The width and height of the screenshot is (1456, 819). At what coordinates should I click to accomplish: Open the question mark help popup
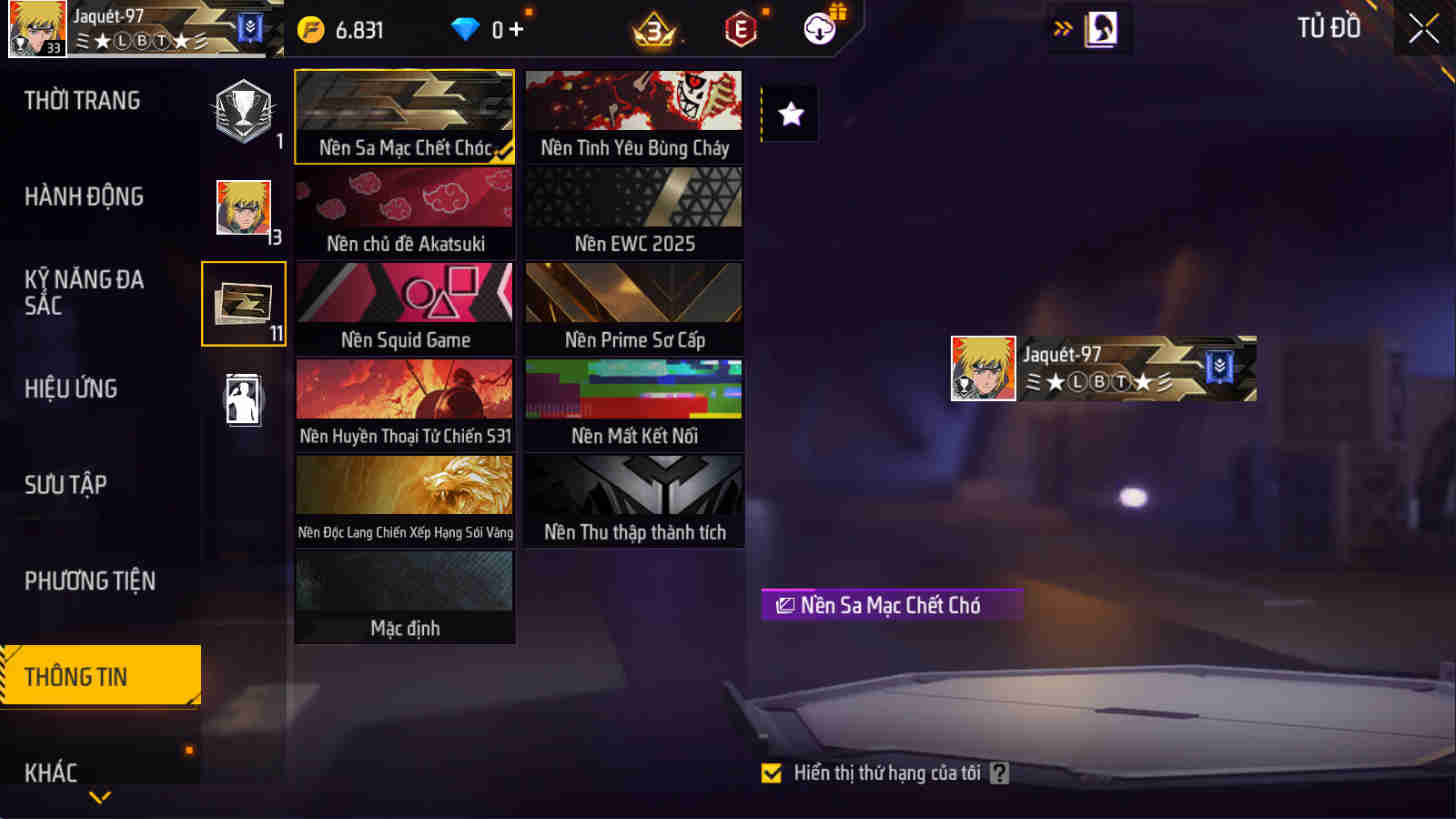pos(997,773)
